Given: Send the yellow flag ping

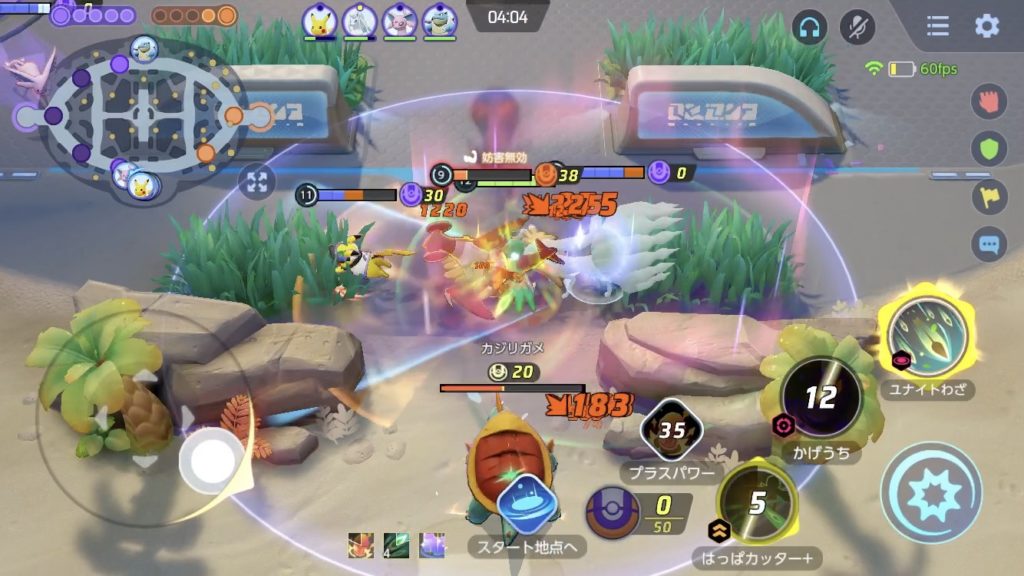Looking at the screenshot, I should (x=989, y=196).
